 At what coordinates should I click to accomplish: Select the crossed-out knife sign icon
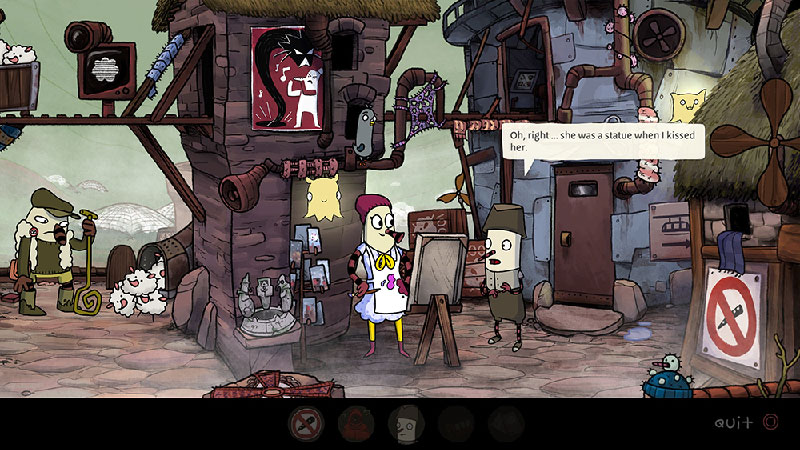pyautogui.click(x=305, y=424)
